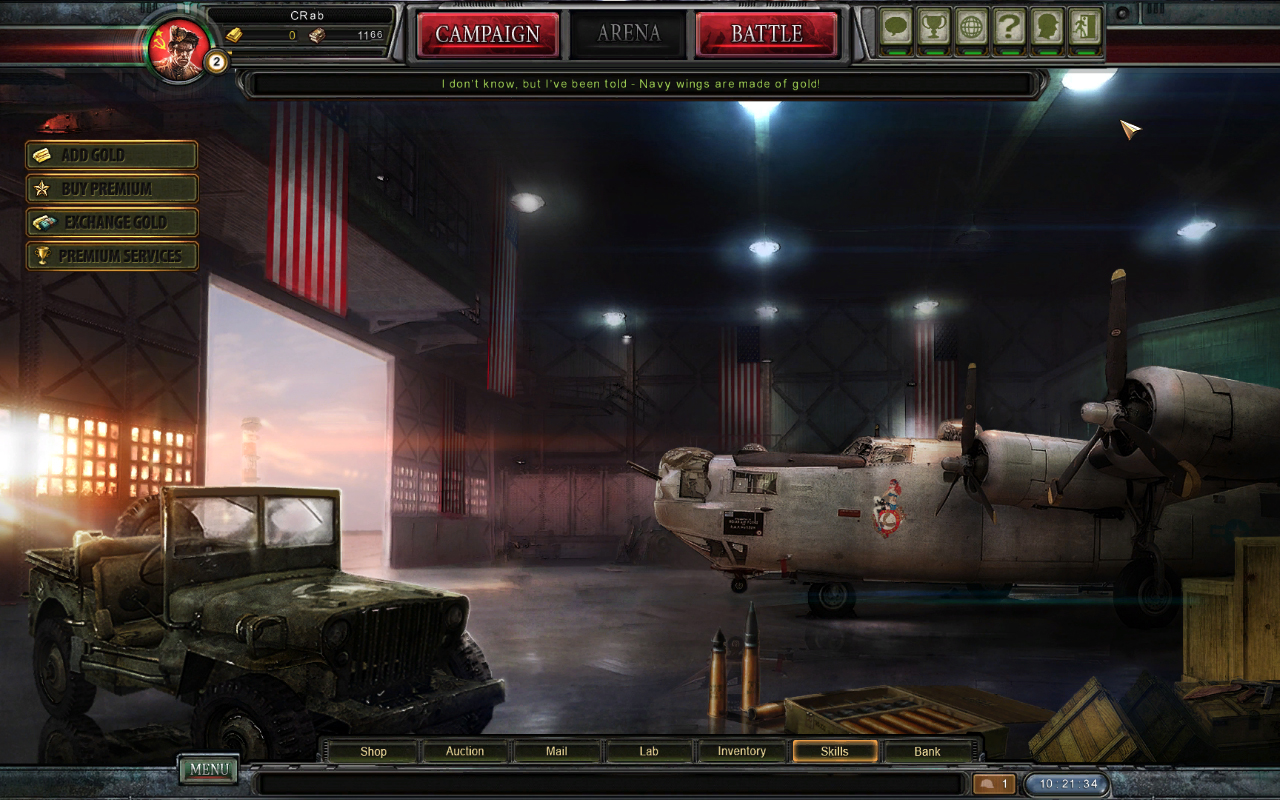Select the Arena button
The width and height of the screenshot is (1280, 800).
pos(628,34)
